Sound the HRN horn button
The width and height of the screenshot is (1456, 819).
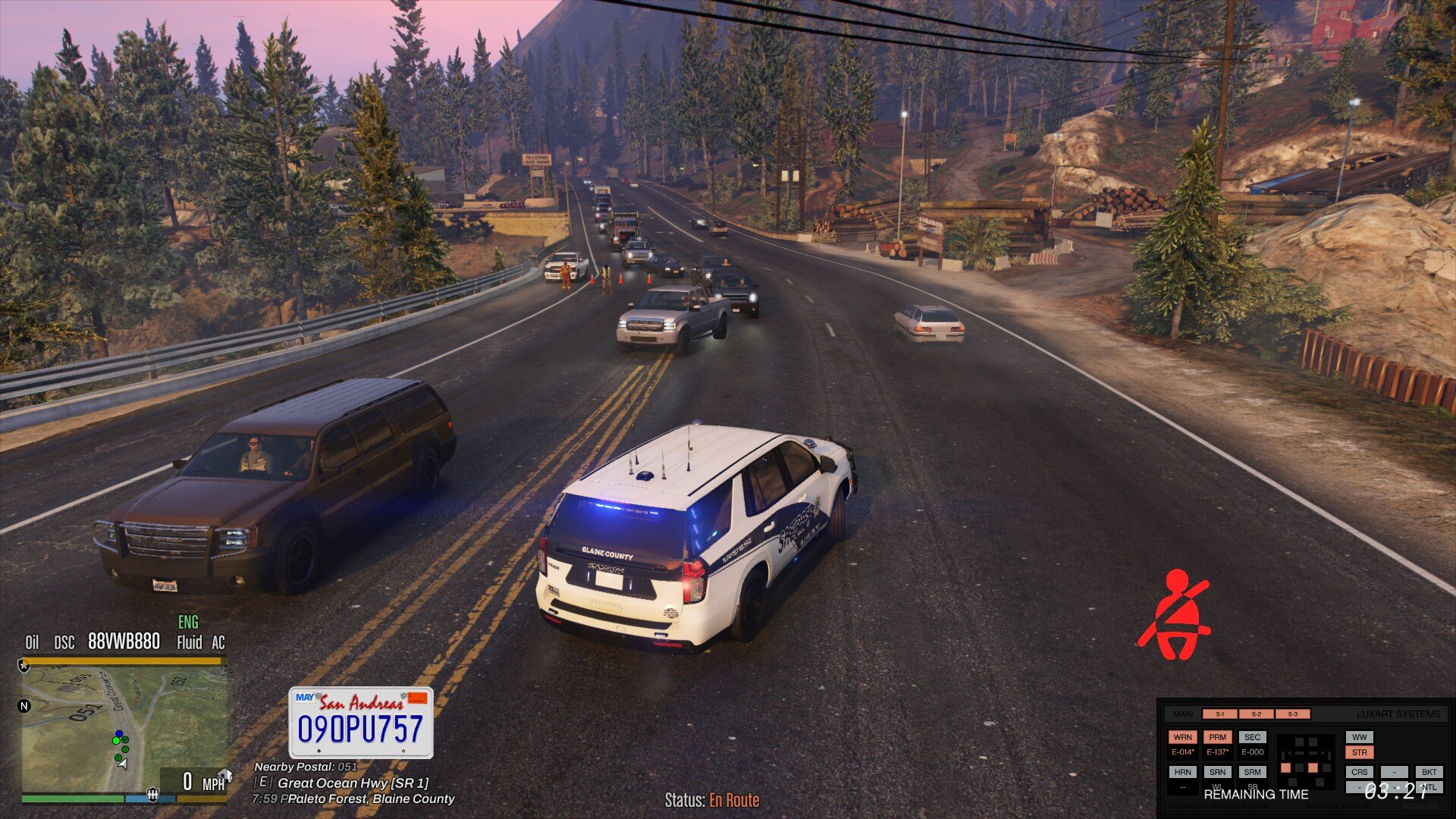1182,772
